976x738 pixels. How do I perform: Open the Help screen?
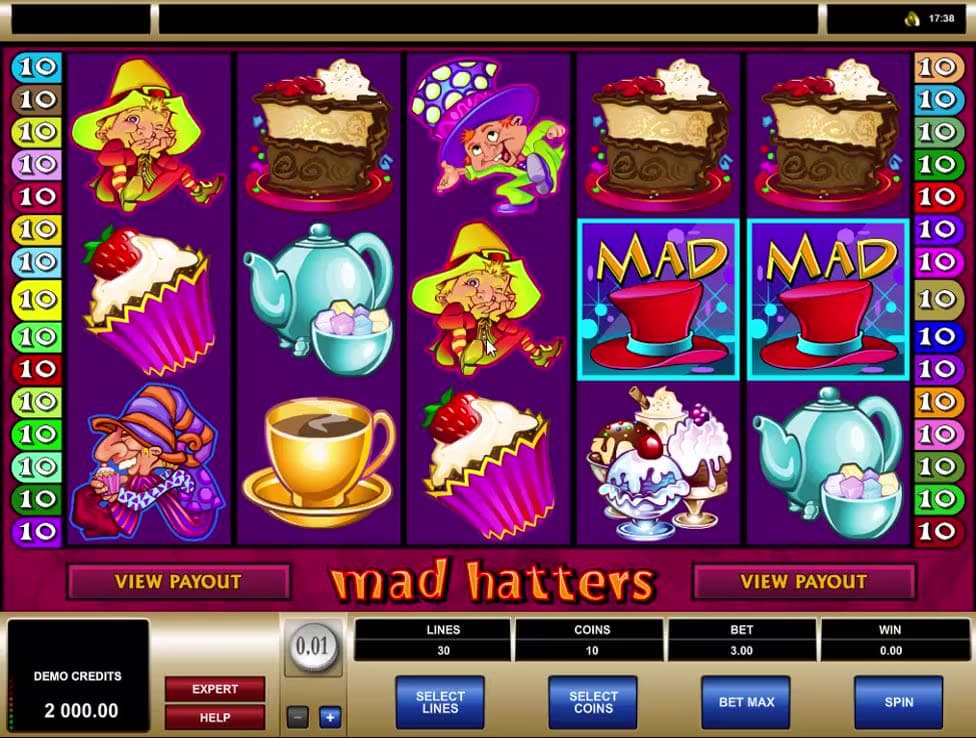tap(215, 717)
